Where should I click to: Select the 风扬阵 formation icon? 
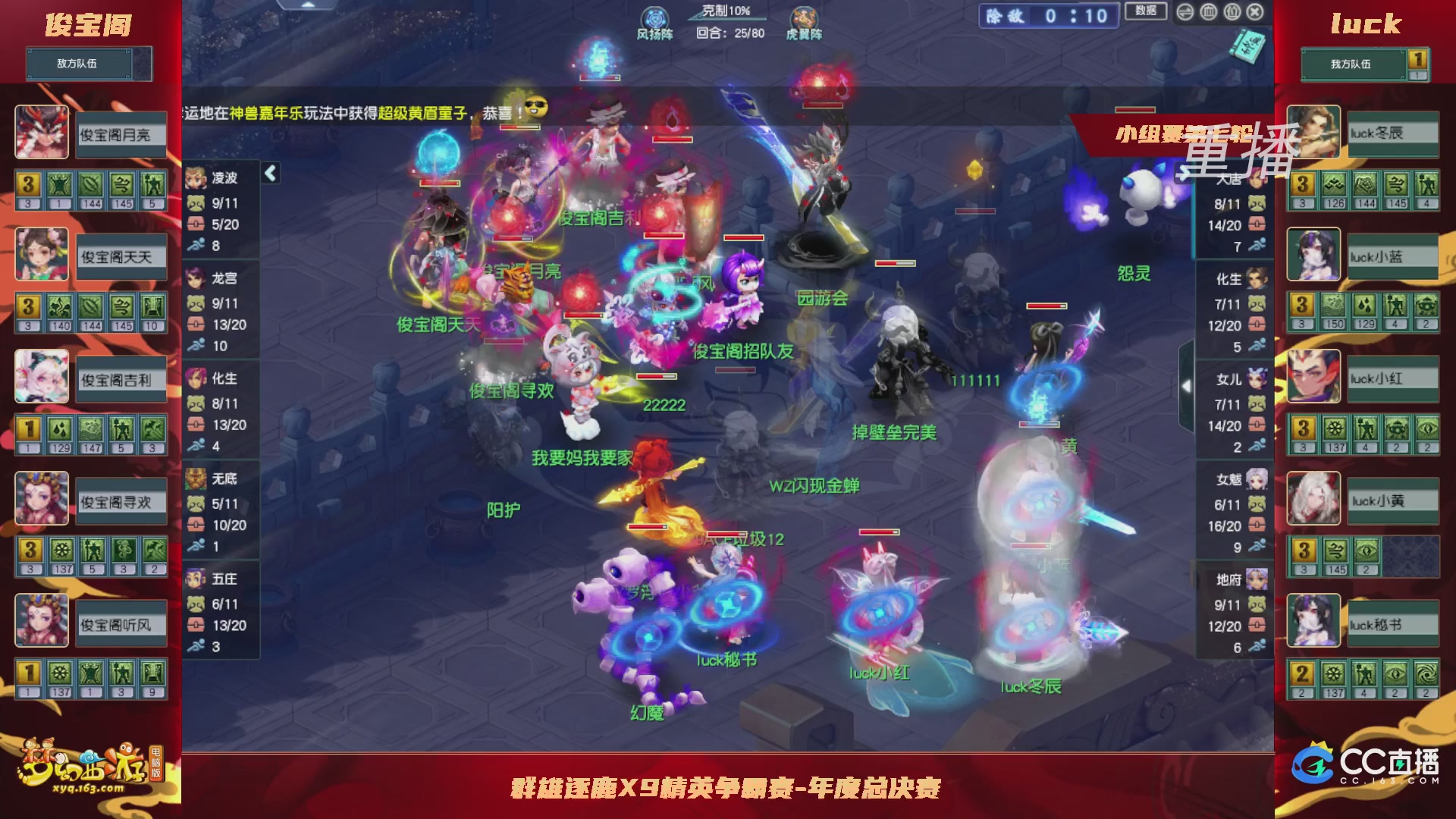point(654,17)
